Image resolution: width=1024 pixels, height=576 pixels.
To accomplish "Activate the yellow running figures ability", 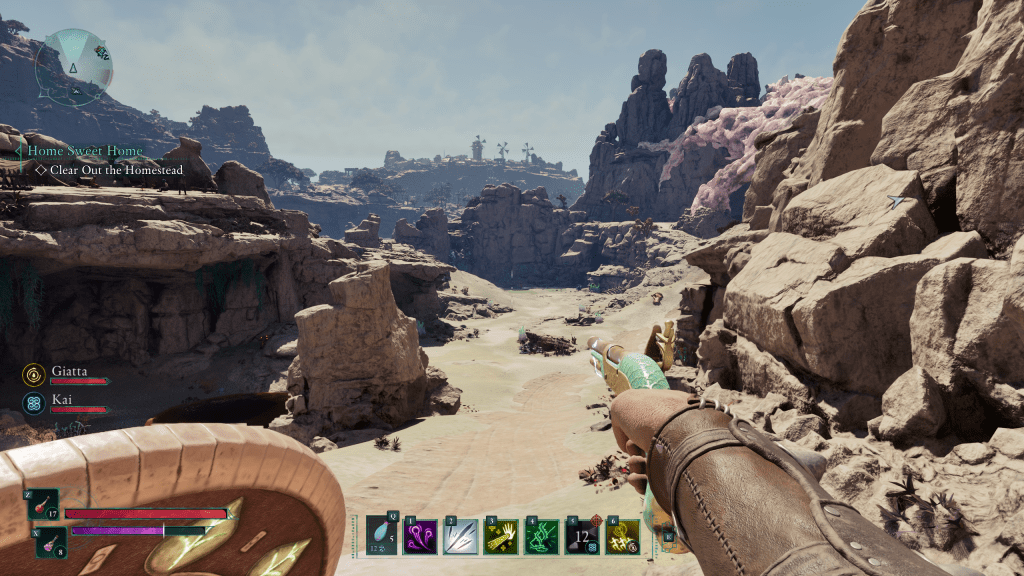I will (x=622, y=537).
